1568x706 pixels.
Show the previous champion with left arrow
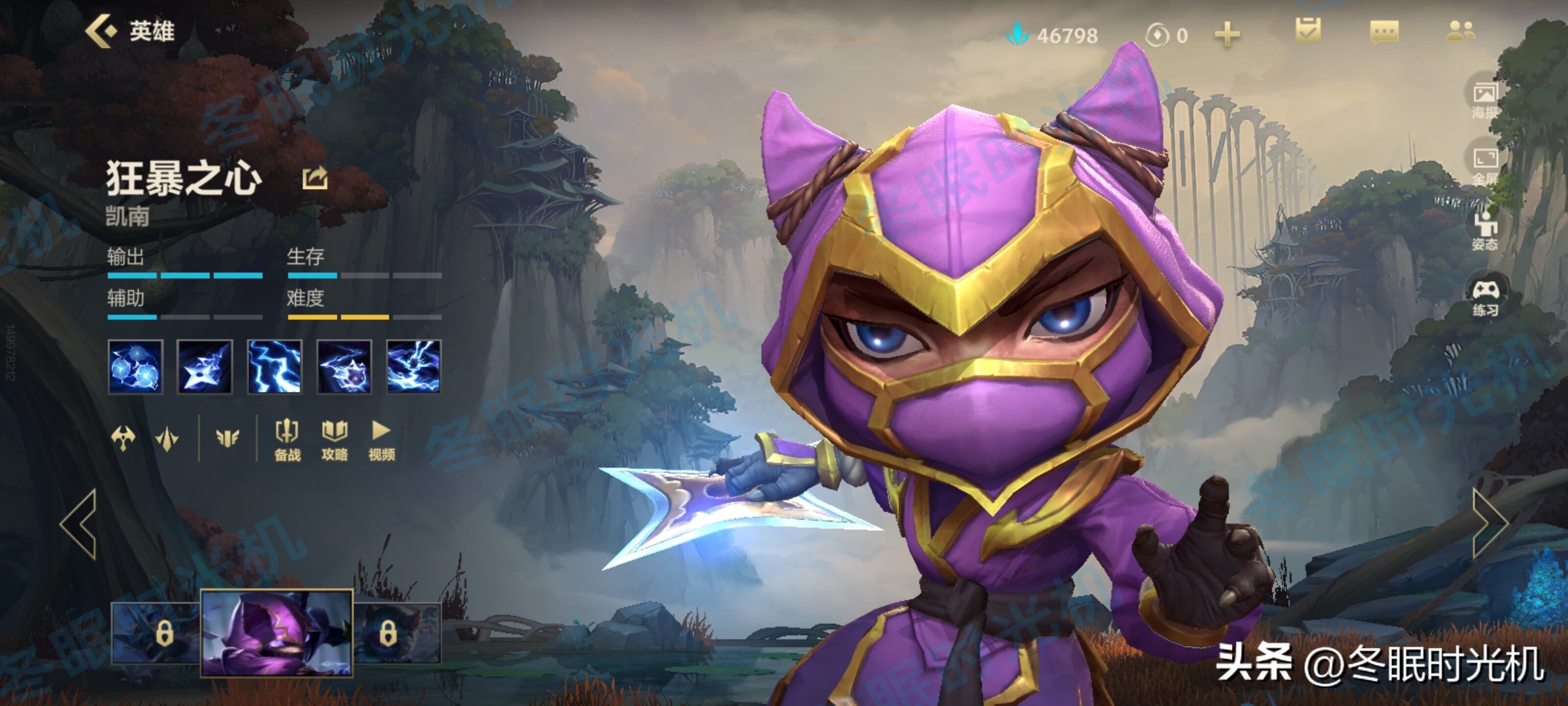coord(80,524)
